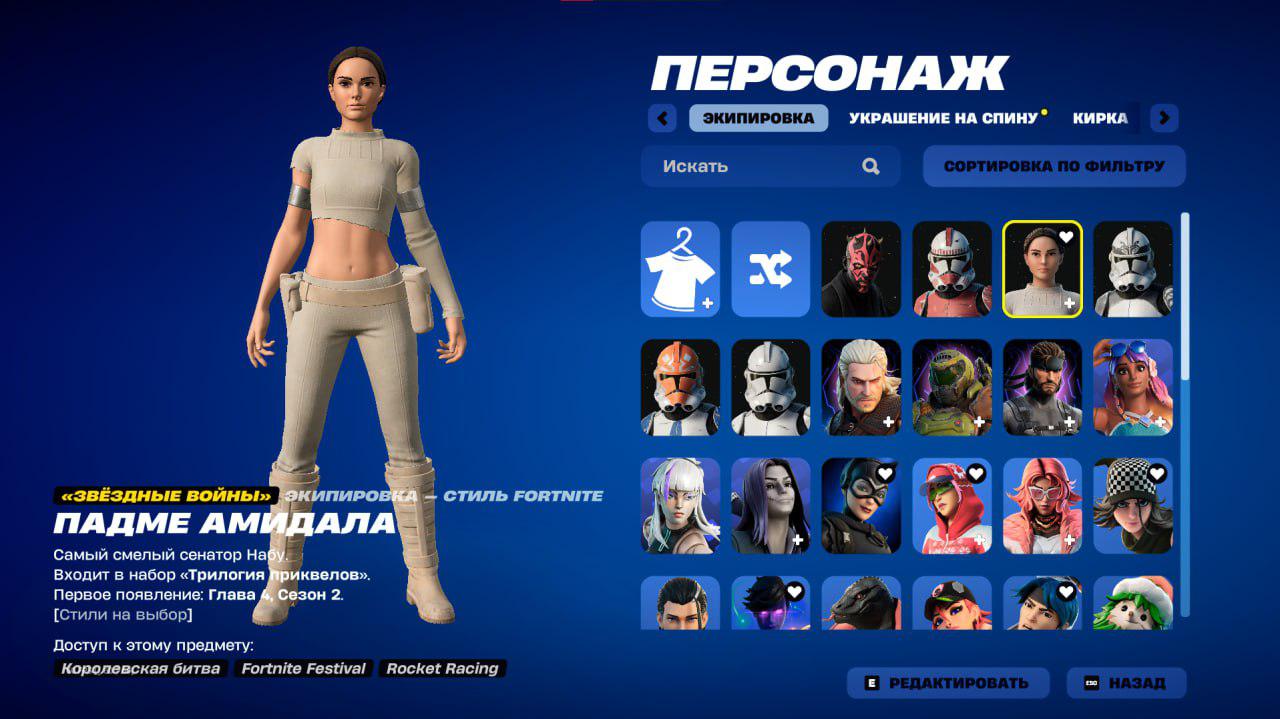Click the left tab arrow
Screen dimensions: 1280x719
pos(662,118)
